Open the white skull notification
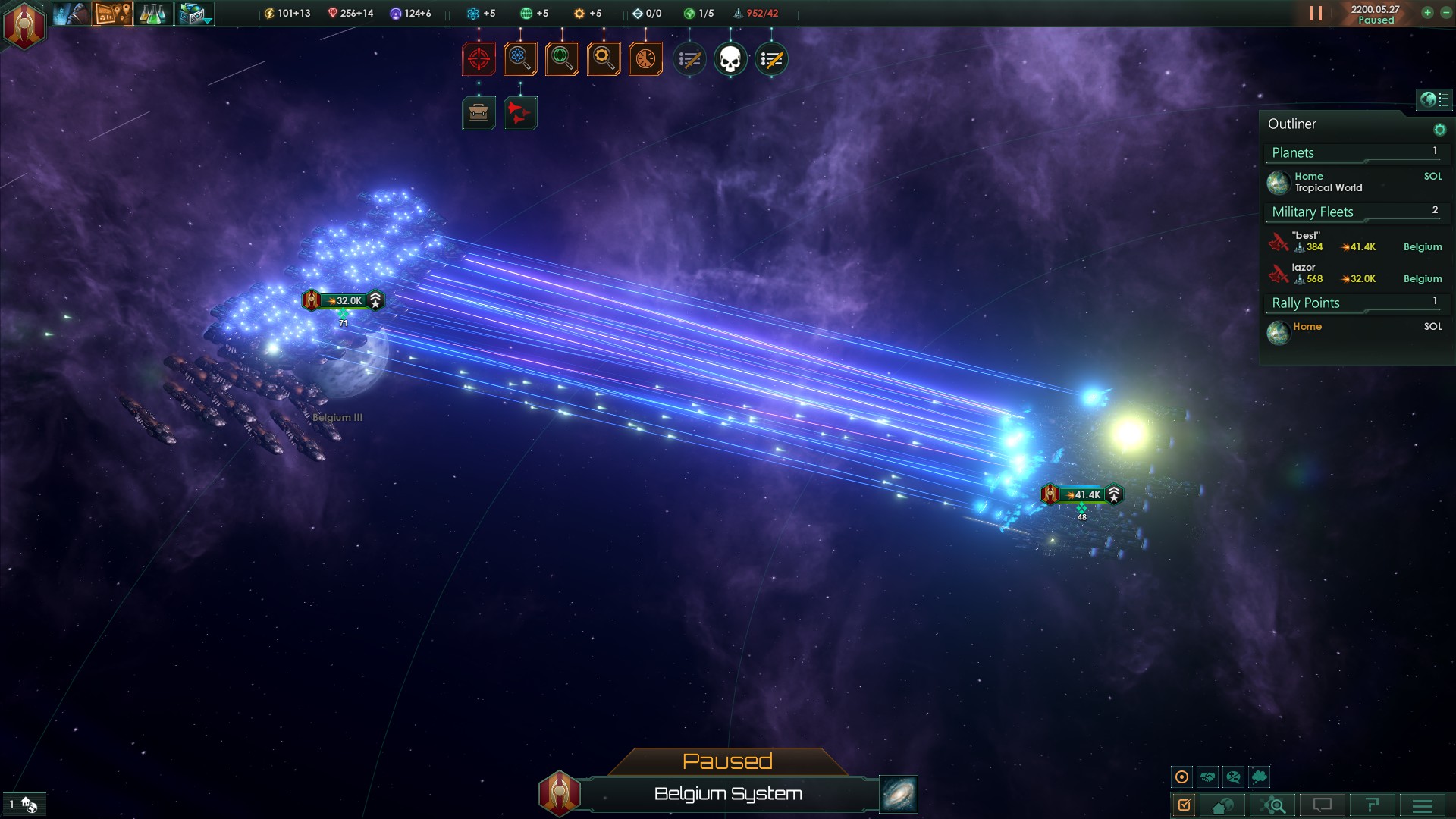1456x819 pixels. [730, 59]
